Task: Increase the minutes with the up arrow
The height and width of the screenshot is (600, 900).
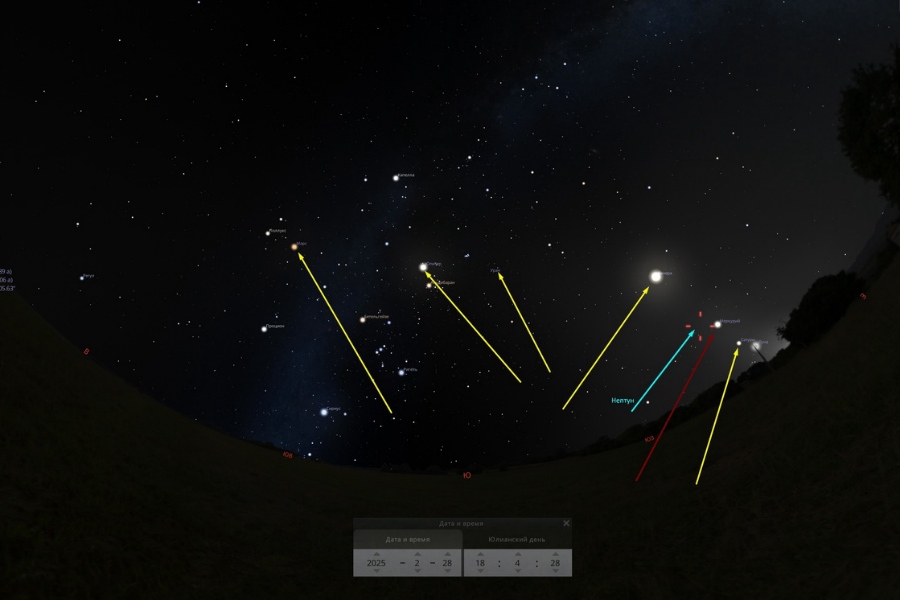Action: pos(517,553)
